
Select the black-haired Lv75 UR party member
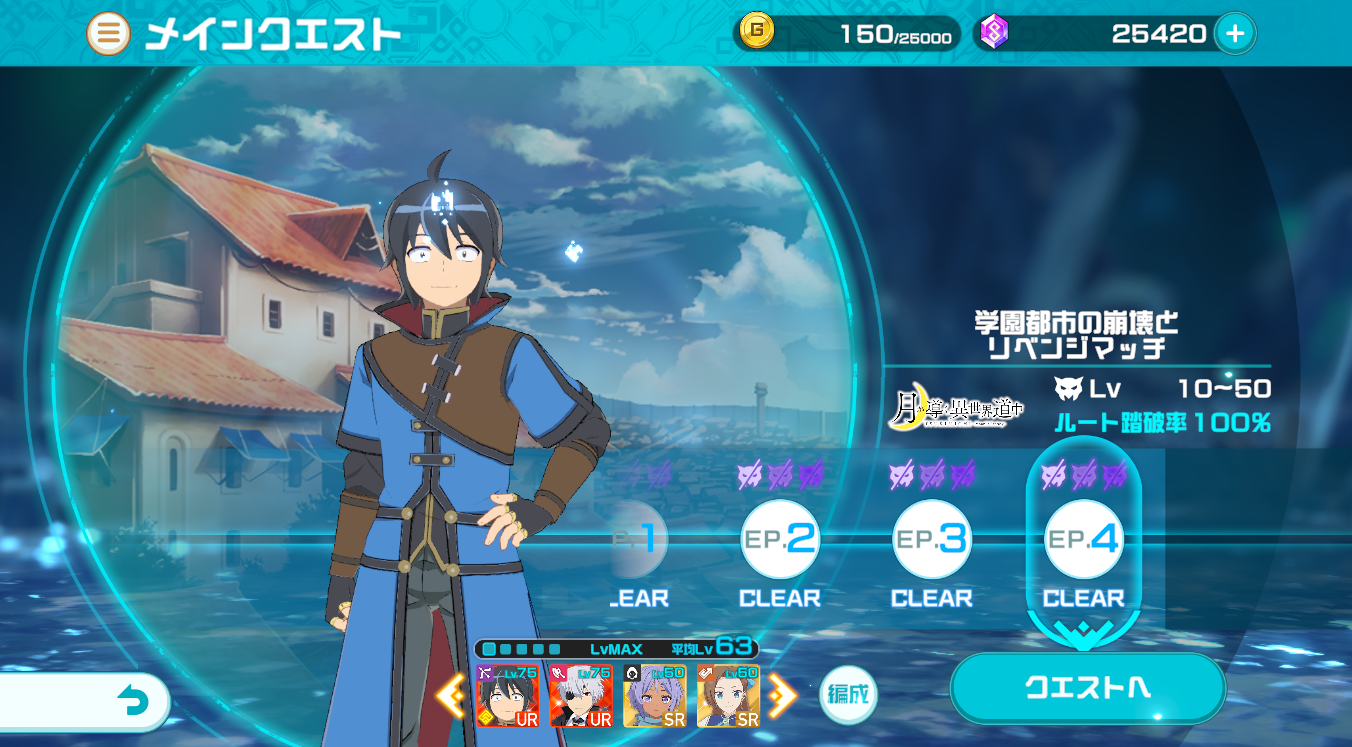pyautogui.click(x=507, y=696)
